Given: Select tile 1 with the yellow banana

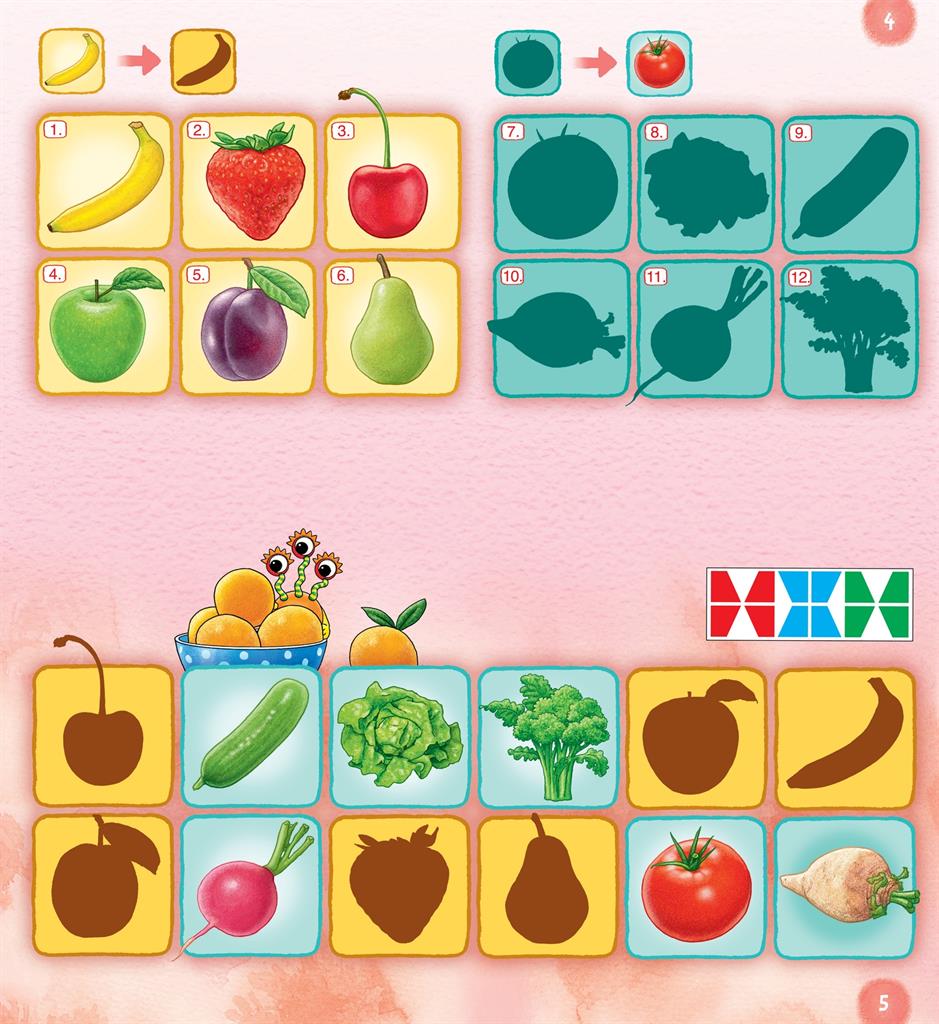Looking at the screenshot, I should coord(105,181).
